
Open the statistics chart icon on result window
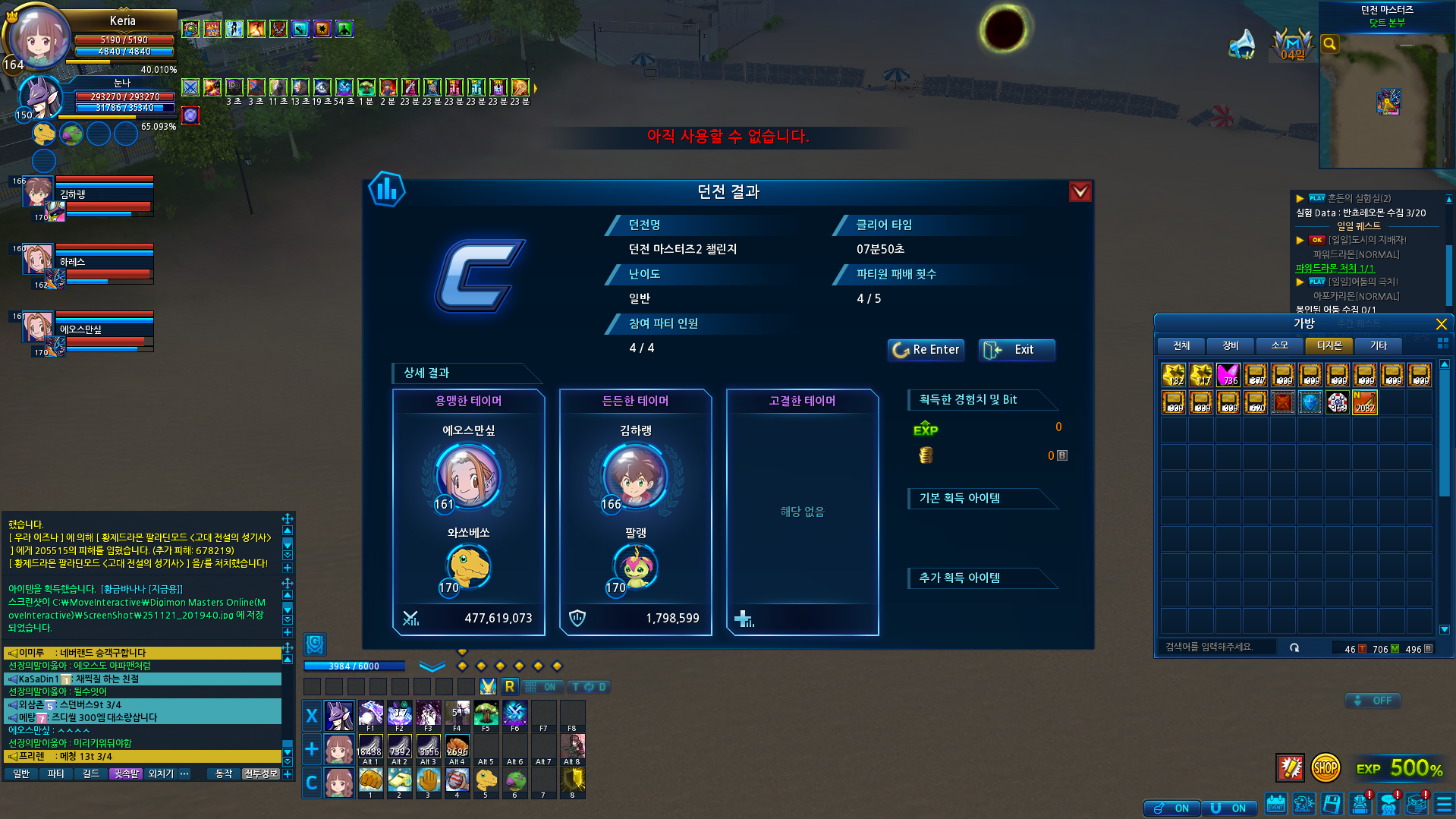(386, 190)
